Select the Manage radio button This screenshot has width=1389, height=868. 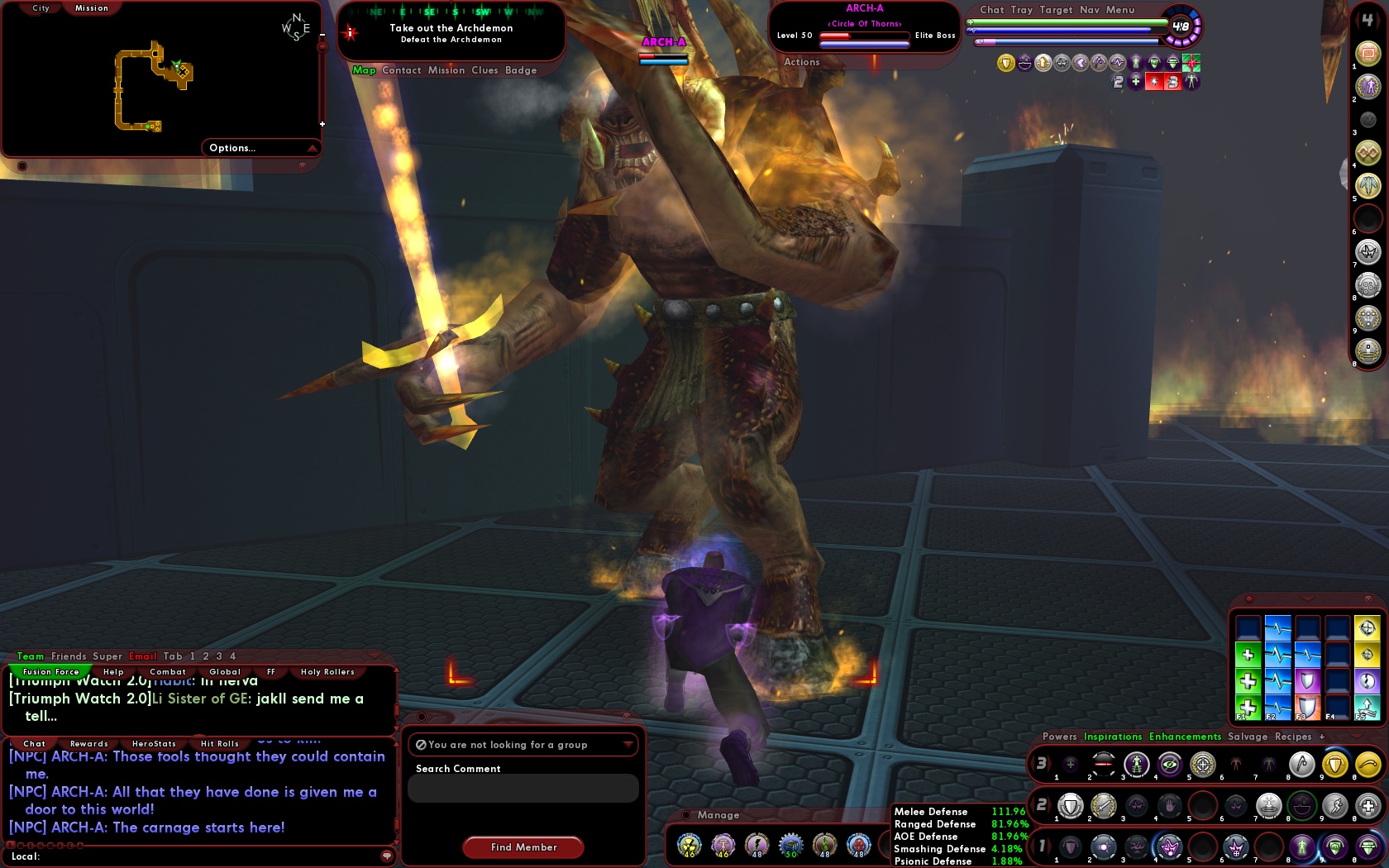685,816
